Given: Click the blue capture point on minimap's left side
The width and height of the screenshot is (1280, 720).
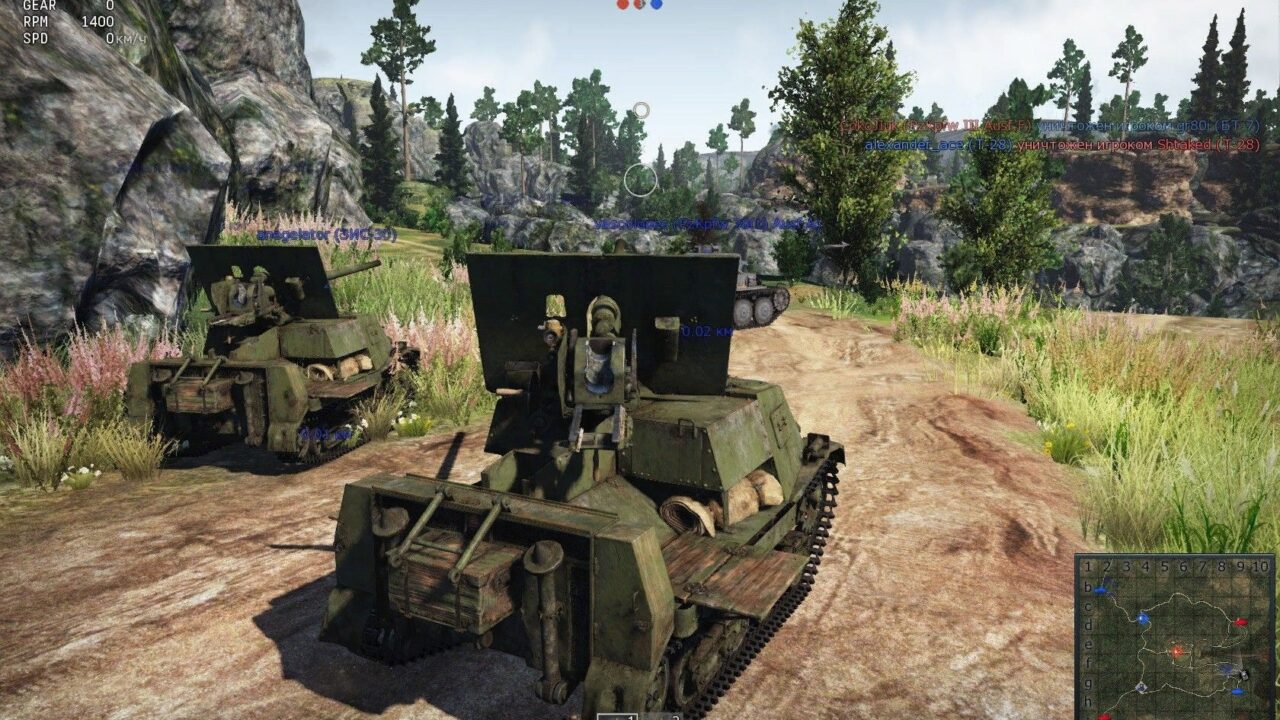Looking at the screenshot, I should [x=1141, y=618].
